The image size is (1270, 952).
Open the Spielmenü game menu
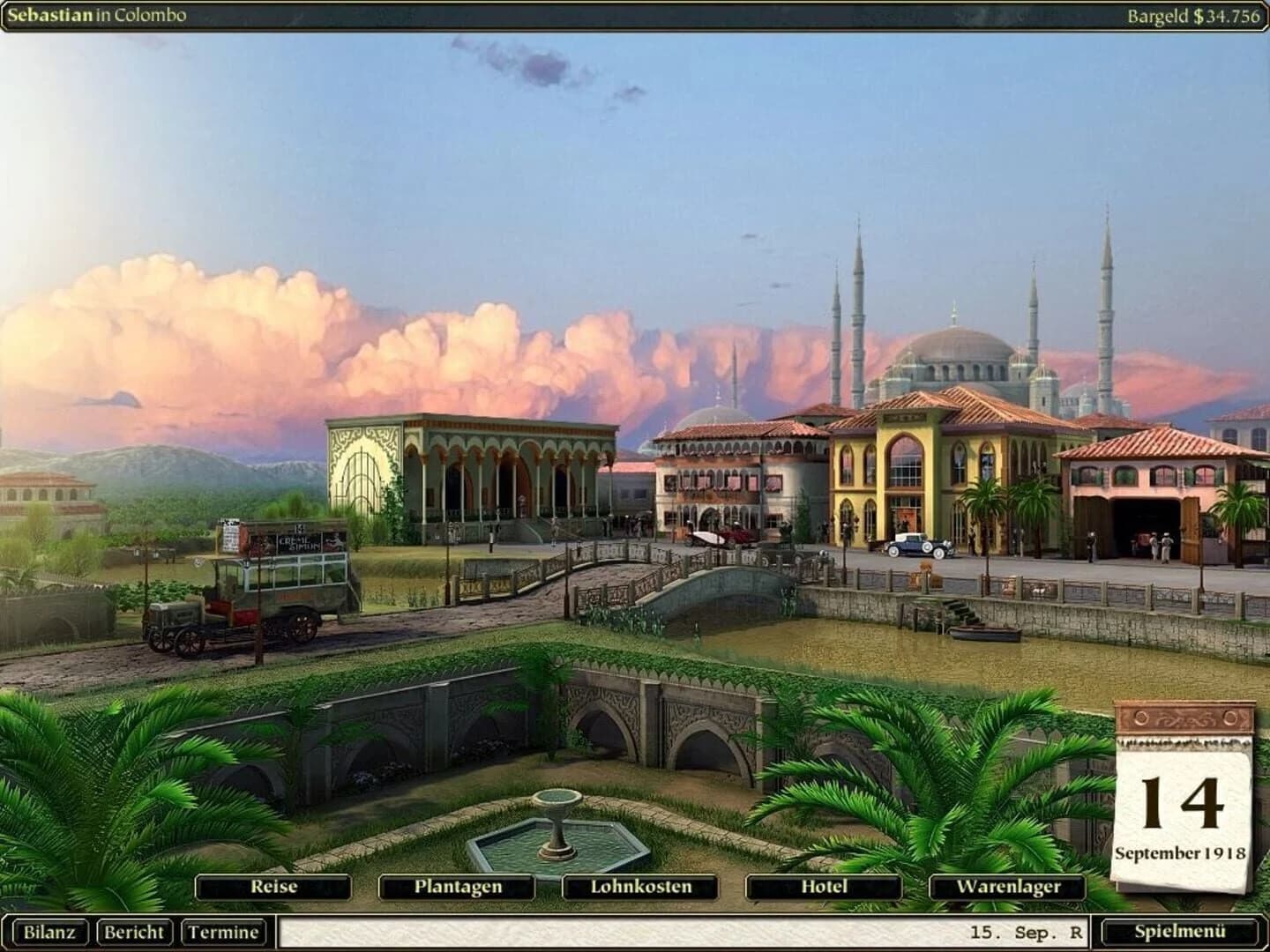[1180, 931]
